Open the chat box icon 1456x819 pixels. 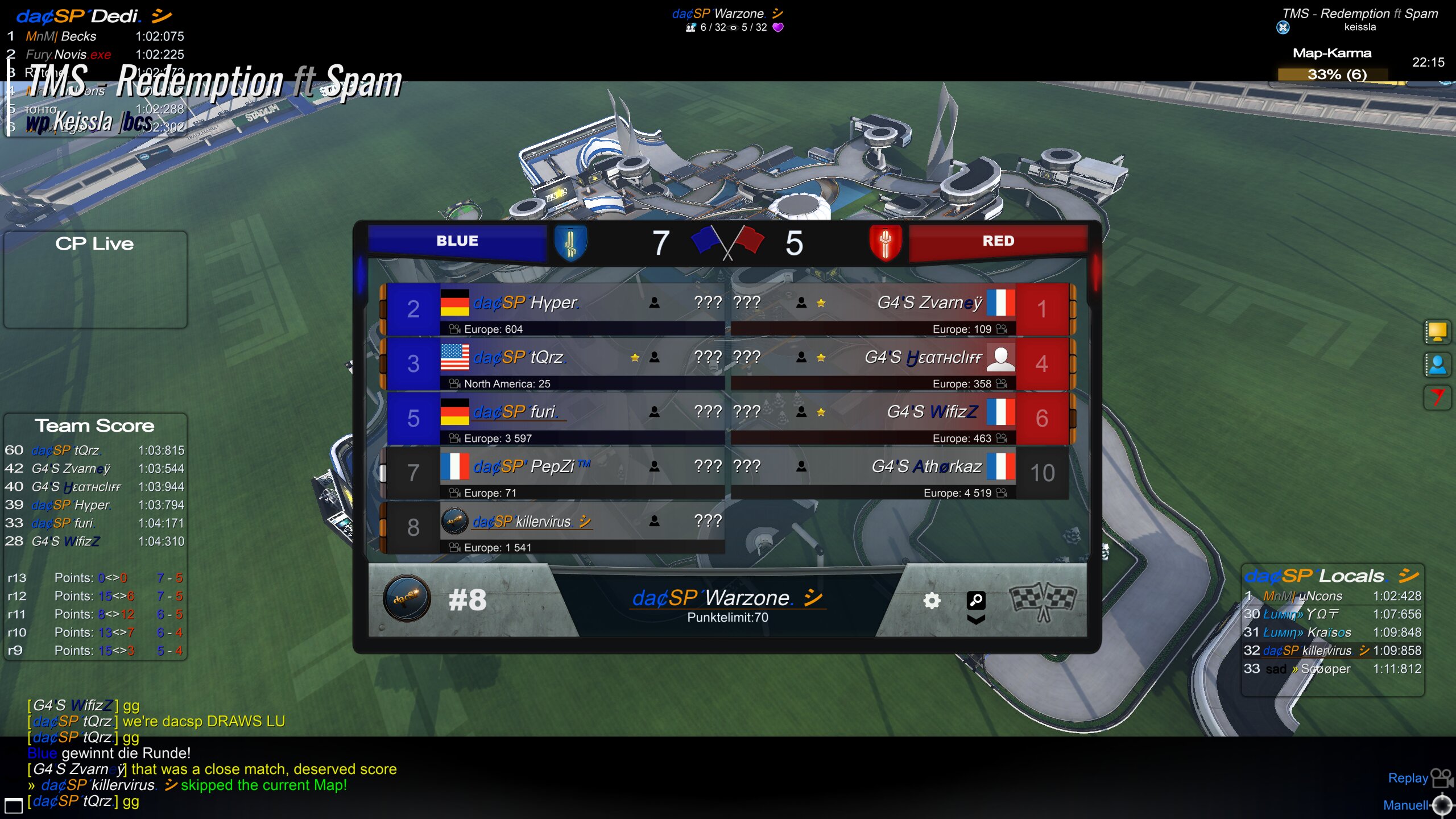point(14,805)
